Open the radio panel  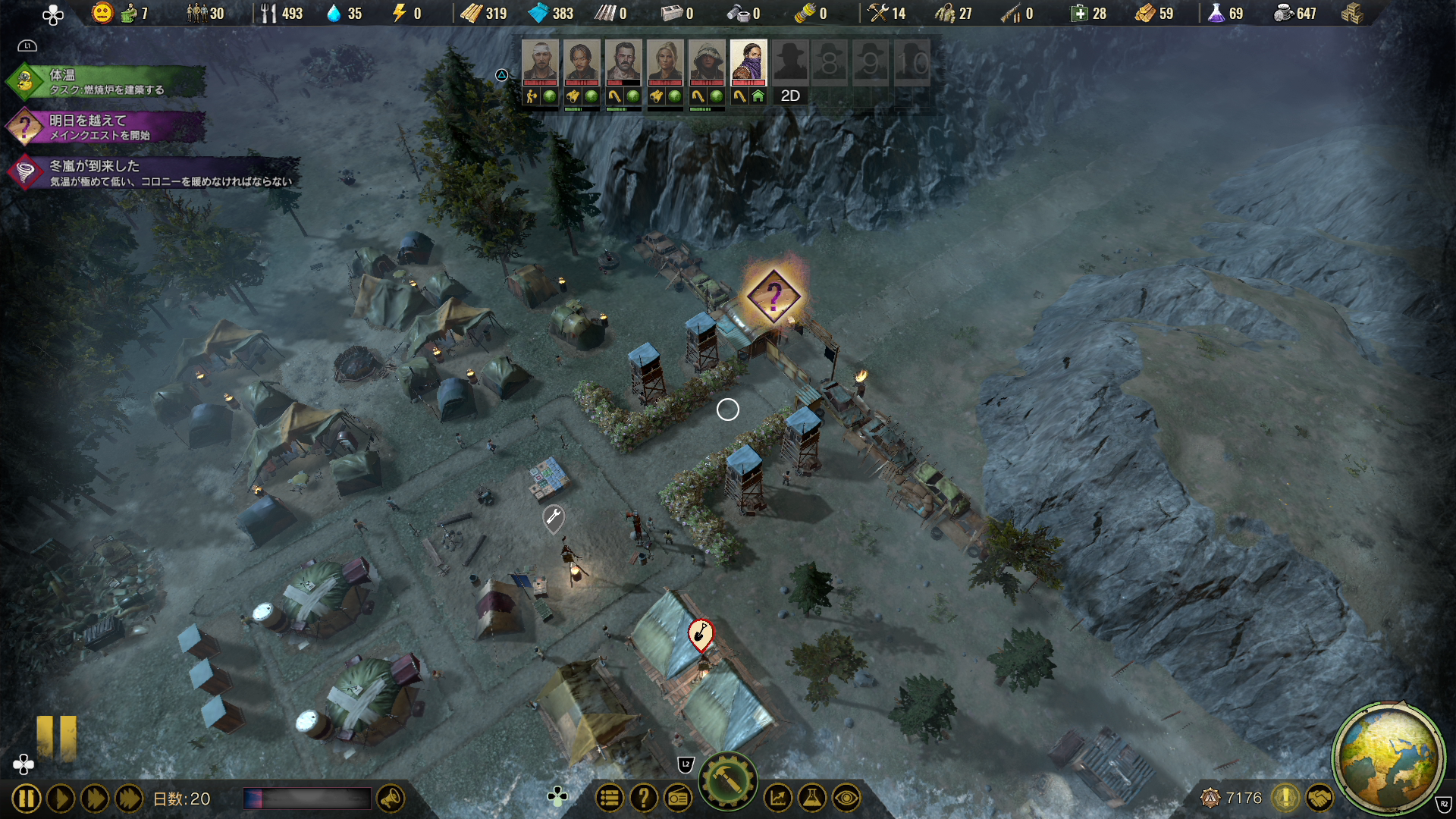coord(678,798)
